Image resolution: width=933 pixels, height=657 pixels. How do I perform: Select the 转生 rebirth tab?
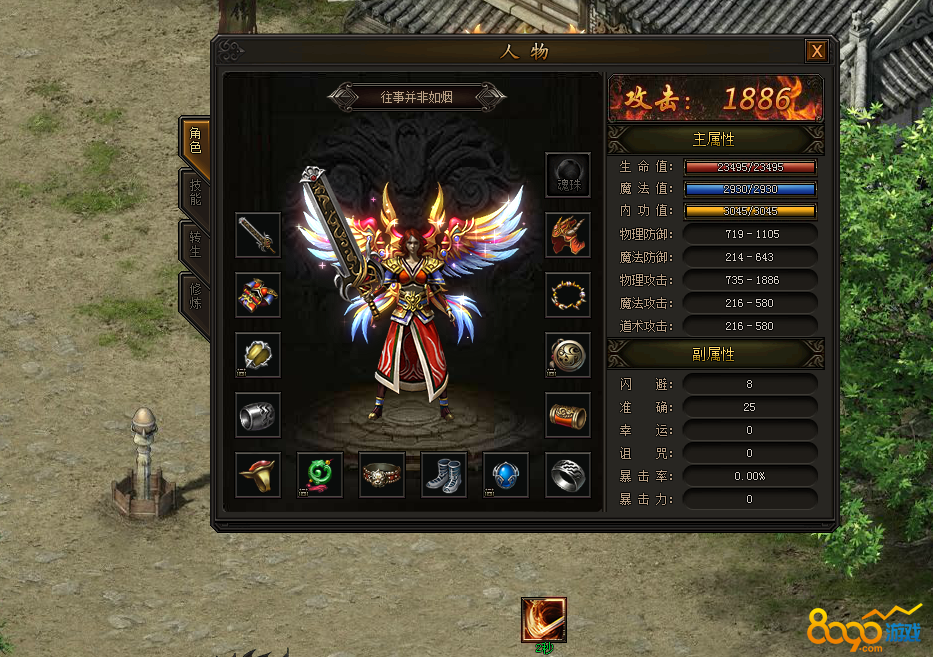click(195, 243)
